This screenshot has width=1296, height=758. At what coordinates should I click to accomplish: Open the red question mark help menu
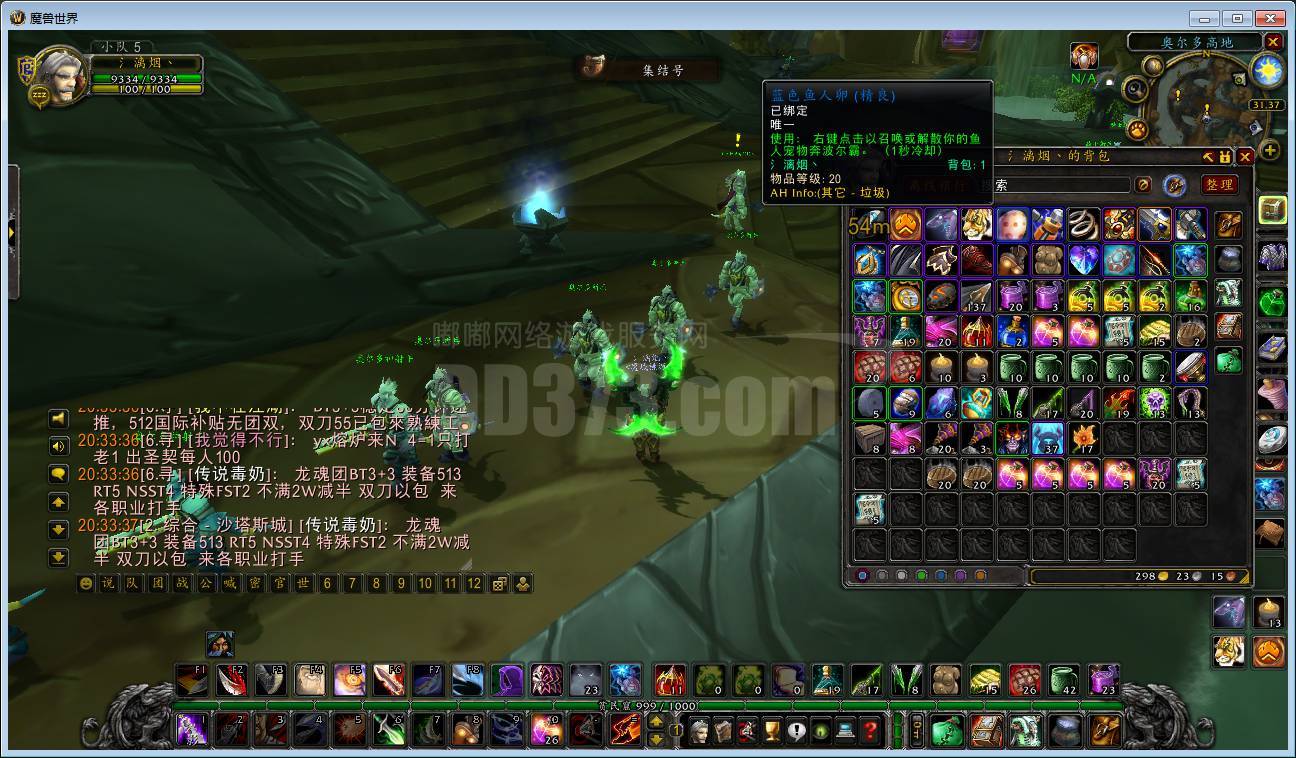pos(871,730)
